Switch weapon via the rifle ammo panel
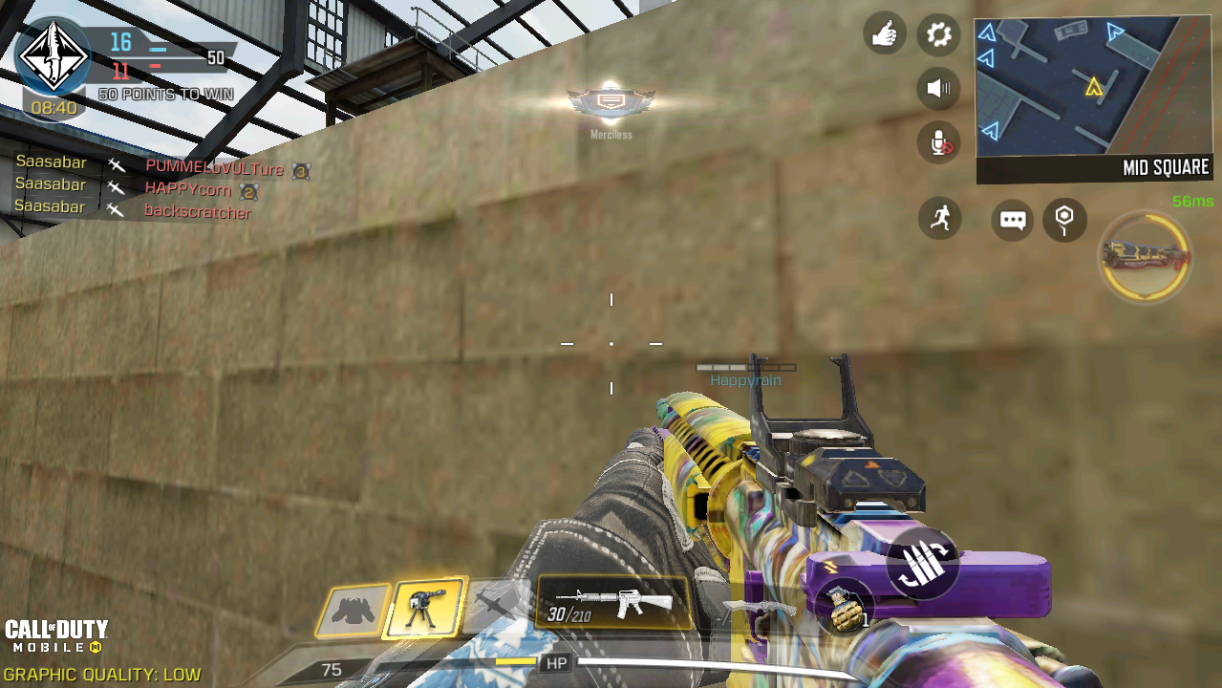Image resolution: width=1222 pixels, height=688 pixels. (x=614, y=602)
